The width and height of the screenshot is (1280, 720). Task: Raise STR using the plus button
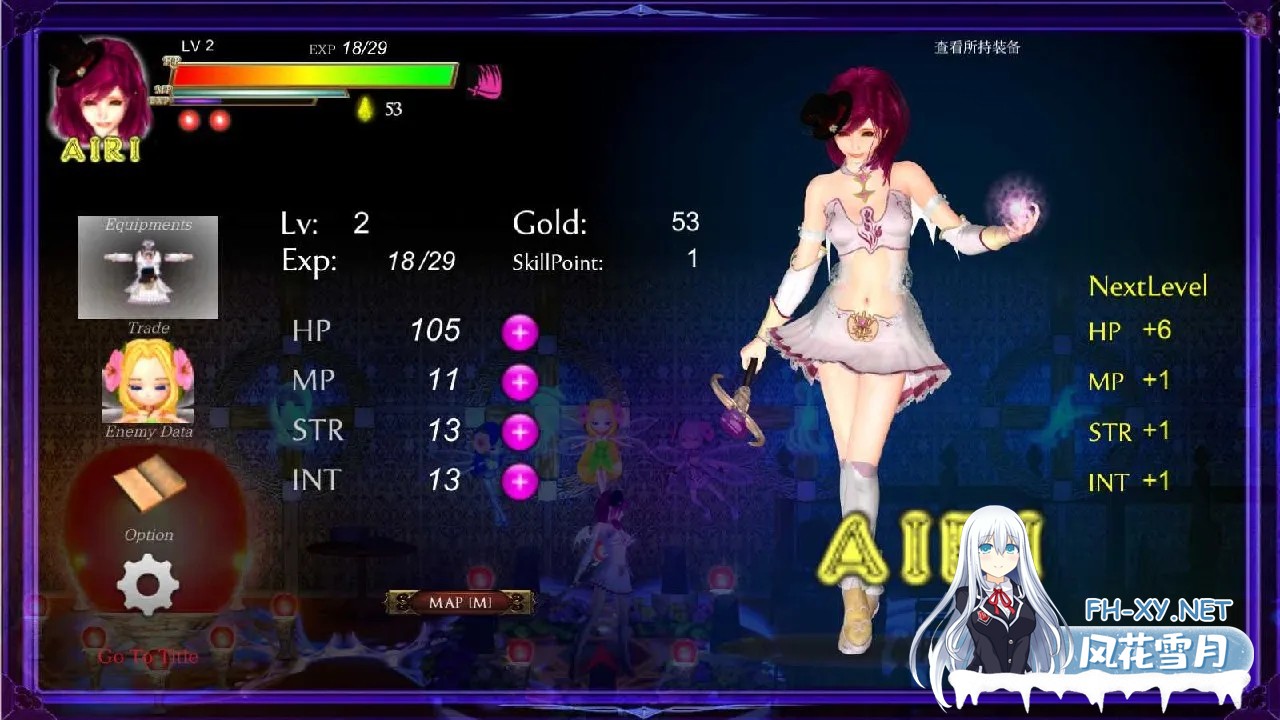pyautogui.click(x=519, y=430)
